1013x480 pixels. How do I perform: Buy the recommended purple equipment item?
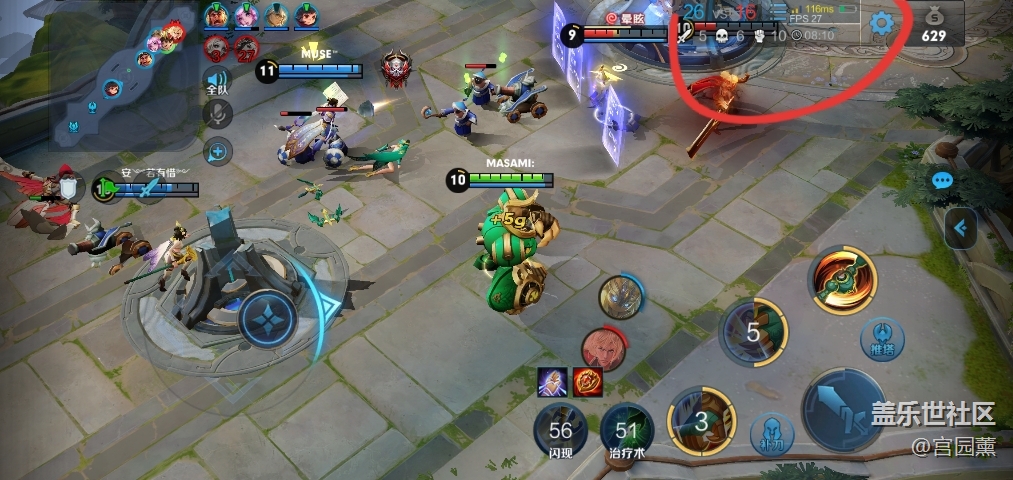(x=553, y=381)
